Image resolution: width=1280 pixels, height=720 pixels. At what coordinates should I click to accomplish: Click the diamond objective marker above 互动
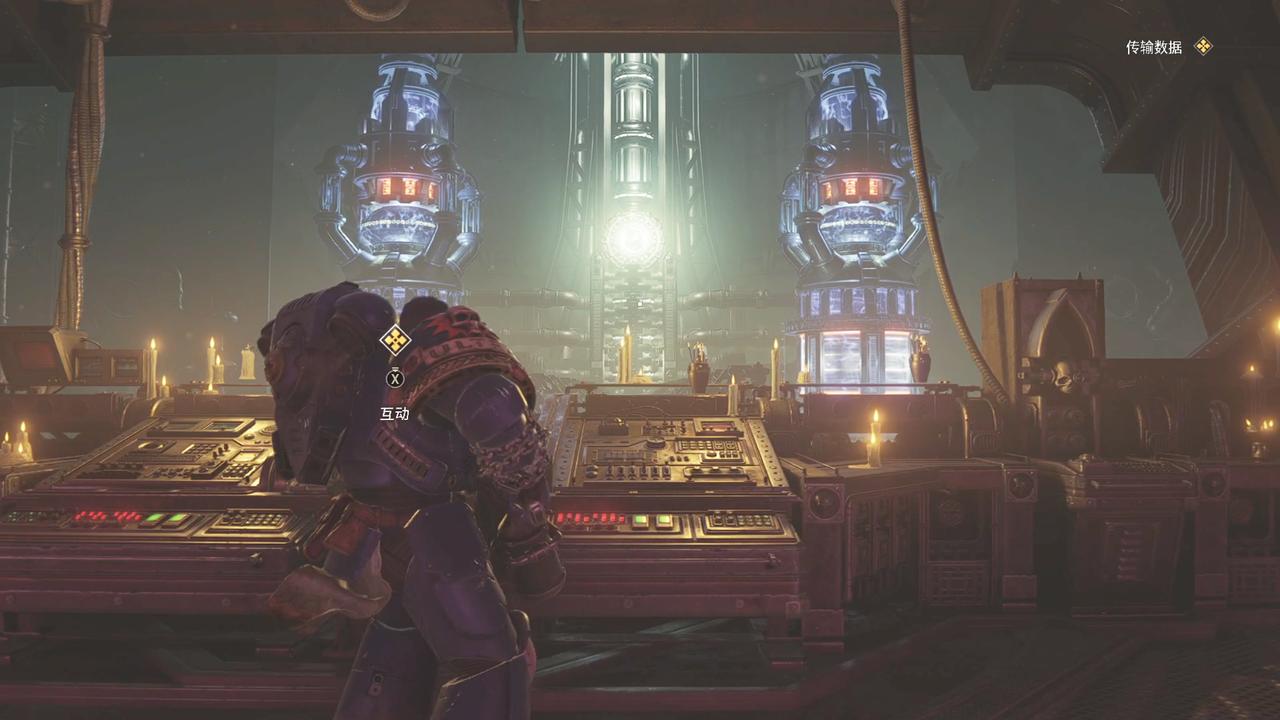click(x=396, y=340)
